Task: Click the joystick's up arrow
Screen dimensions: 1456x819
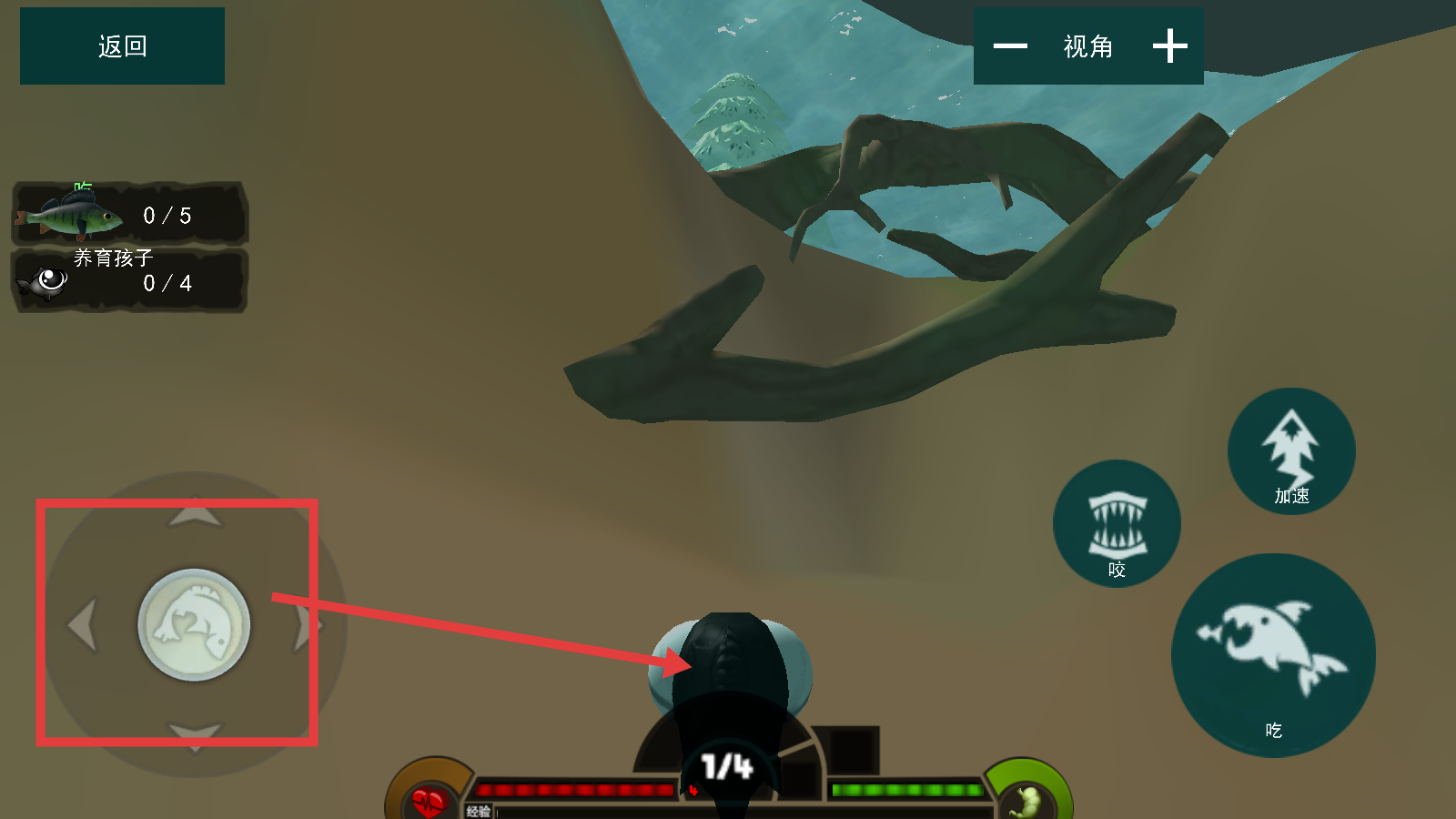Action: pyautogui.click(x=195, y=515)
